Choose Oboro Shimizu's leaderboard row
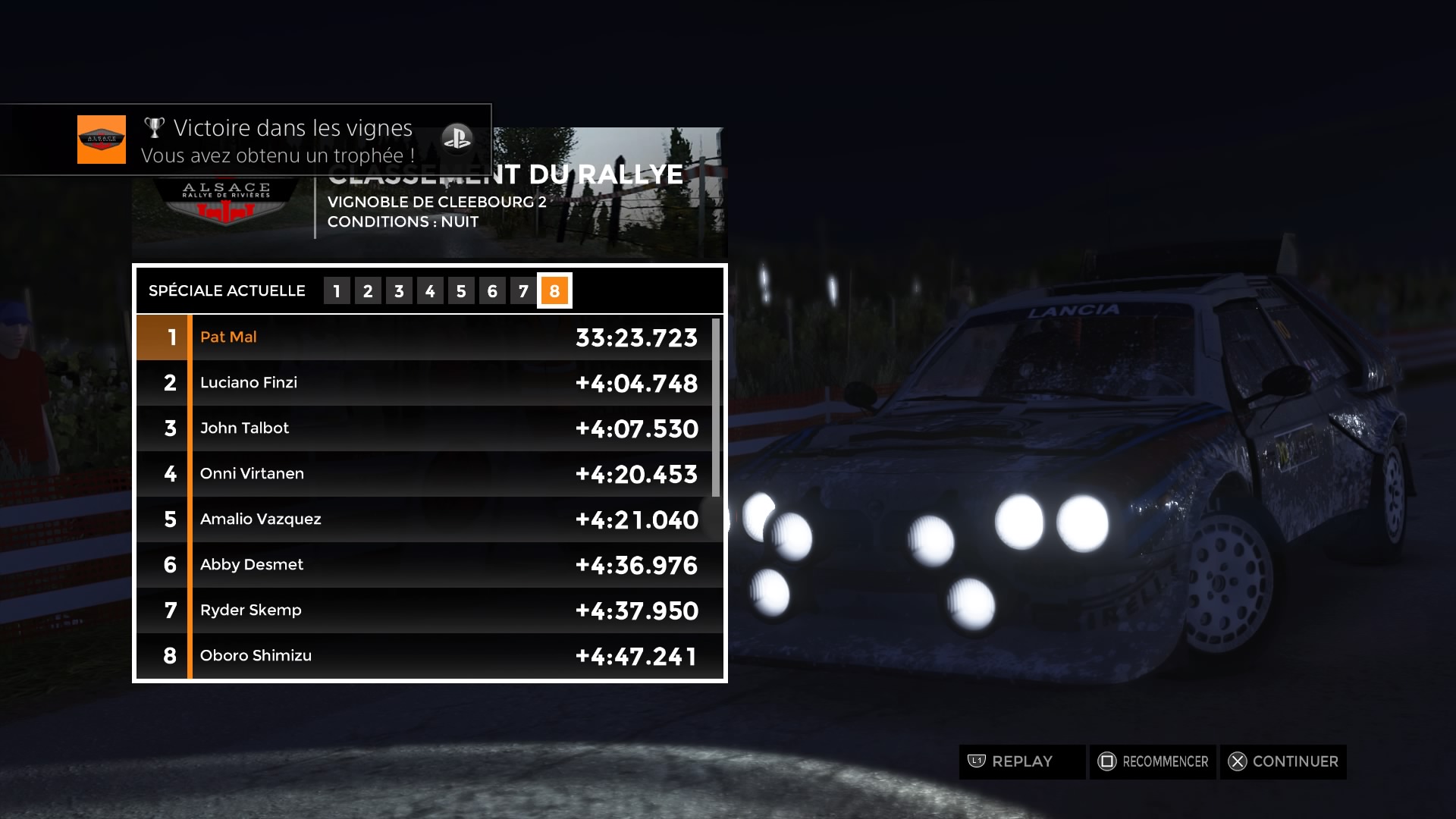 point(425,656)
